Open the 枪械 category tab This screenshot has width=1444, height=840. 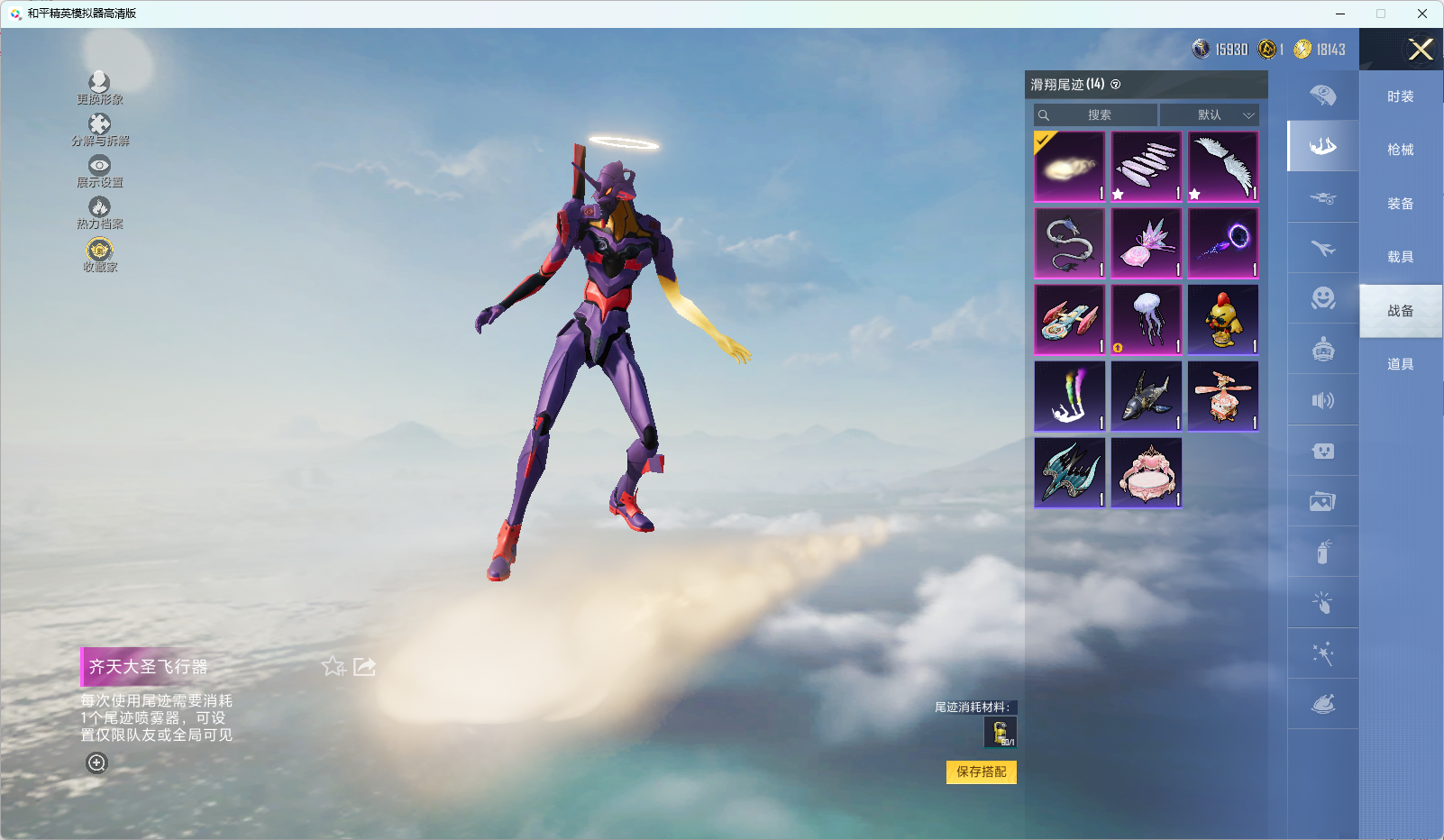(x=1400, y=150)
